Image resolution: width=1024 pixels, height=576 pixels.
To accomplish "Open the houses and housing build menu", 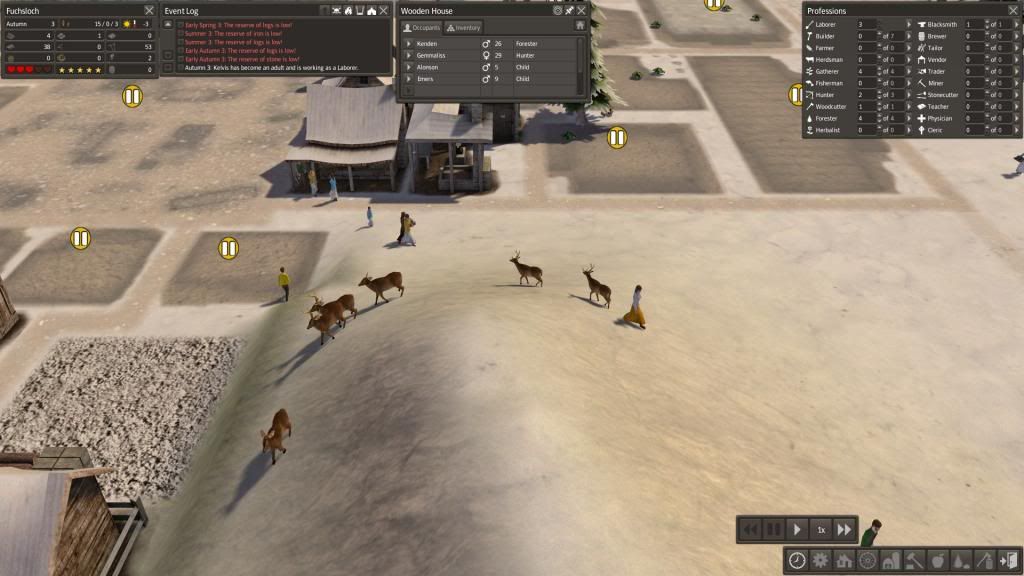I will click(x=844, y=560).
